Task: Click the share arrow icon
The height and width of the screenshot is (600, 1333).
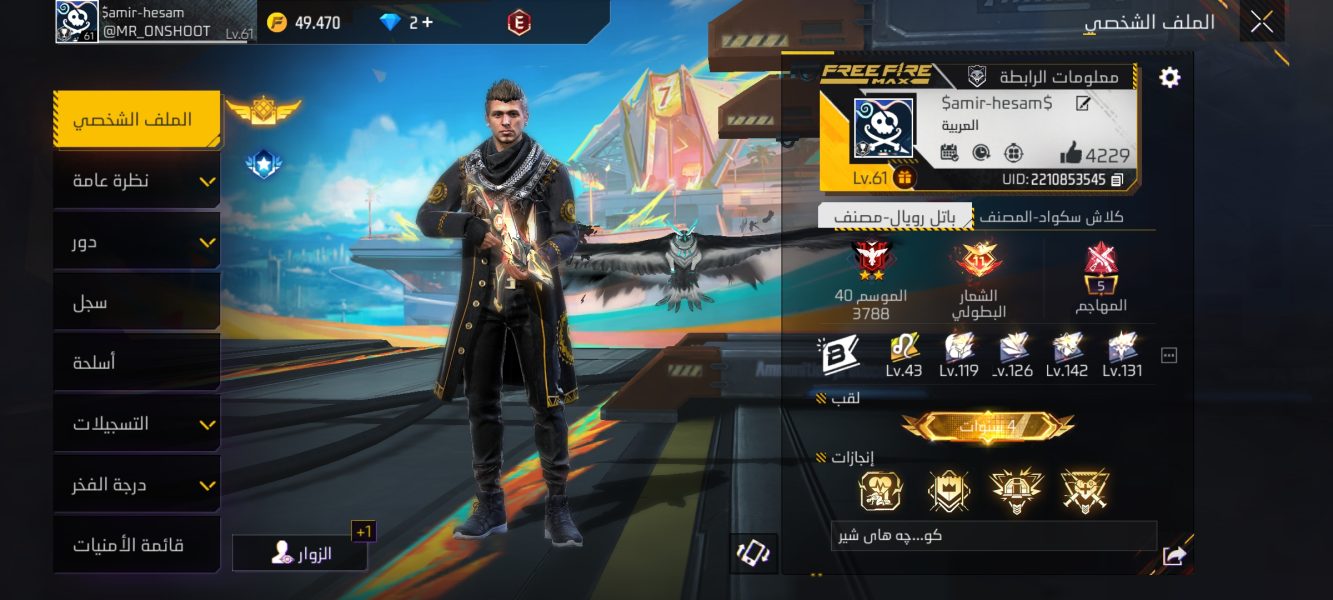Action: pos(1174,556)
